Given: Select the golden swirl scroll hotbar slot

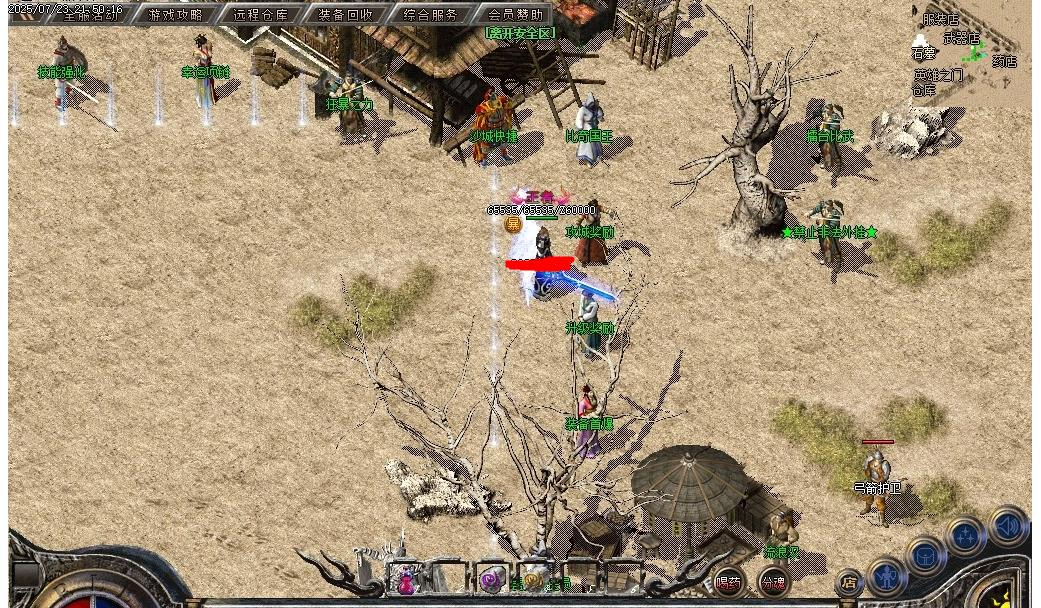Looking at the screenshot, I should (533, 579).
